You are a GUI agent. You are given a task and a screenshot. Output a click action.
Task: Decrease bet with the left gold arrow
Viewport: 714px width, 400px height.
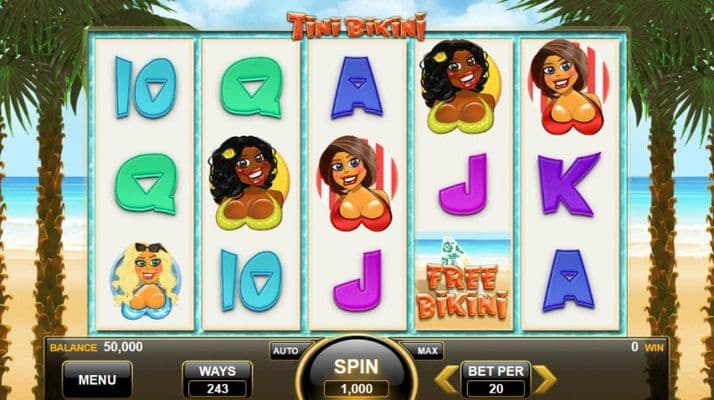[x=449, y=379]
